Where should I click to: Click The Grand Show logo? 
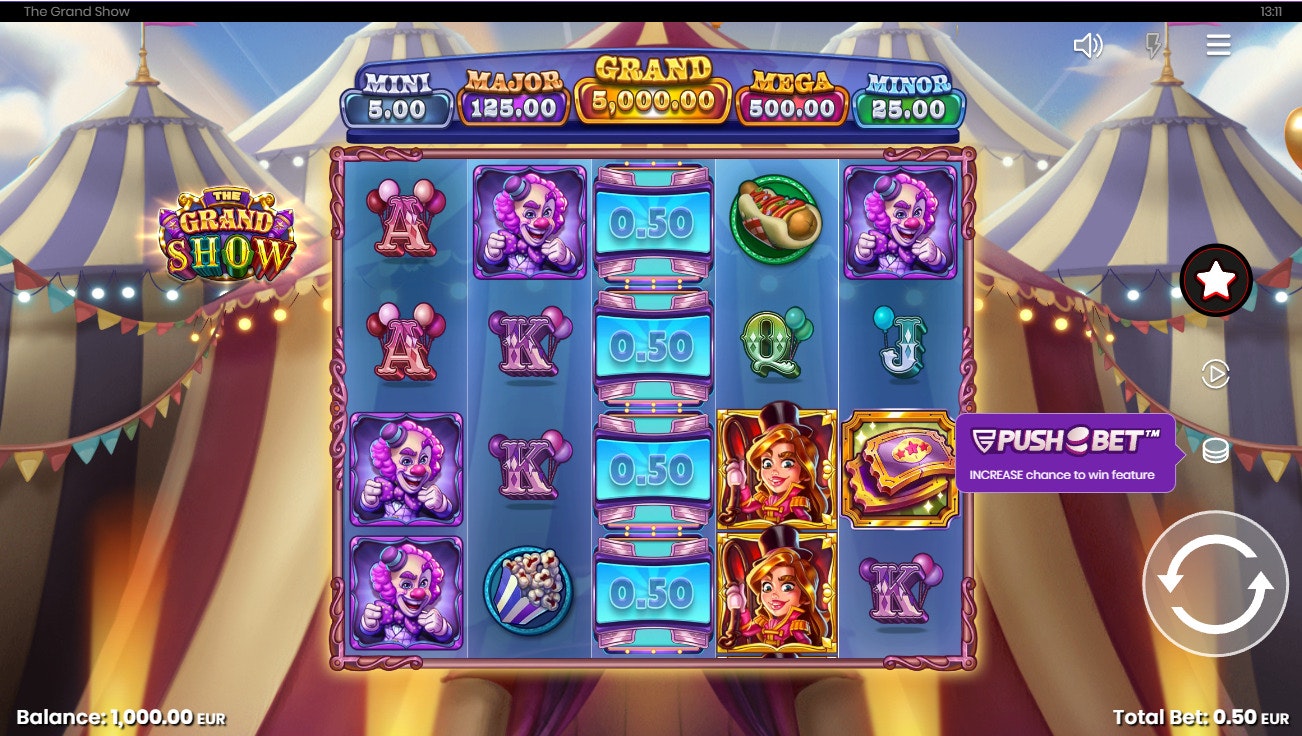click(x=229, y=228)
